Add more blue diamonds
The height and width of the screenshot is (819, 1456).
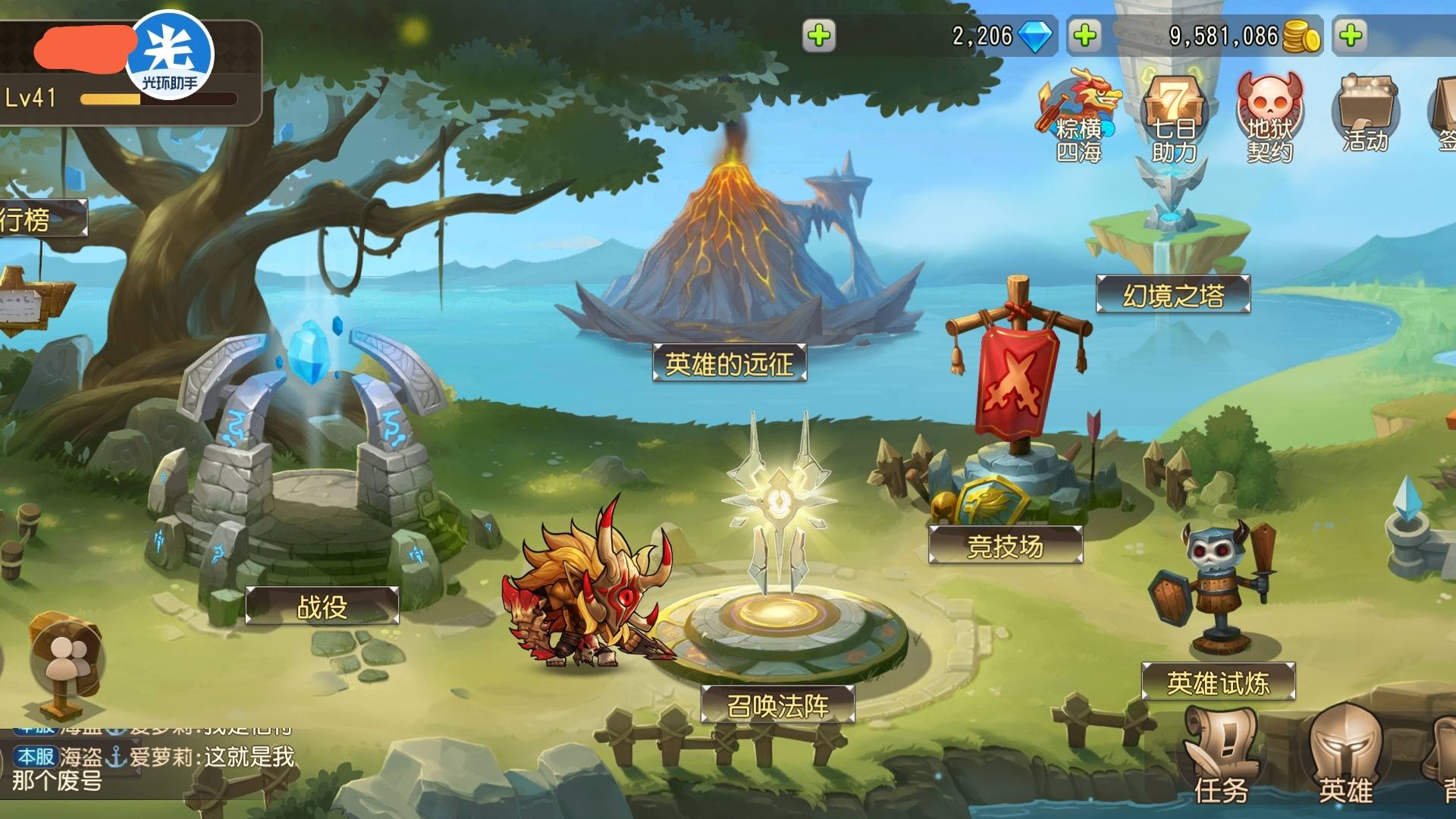[1085, 36]
